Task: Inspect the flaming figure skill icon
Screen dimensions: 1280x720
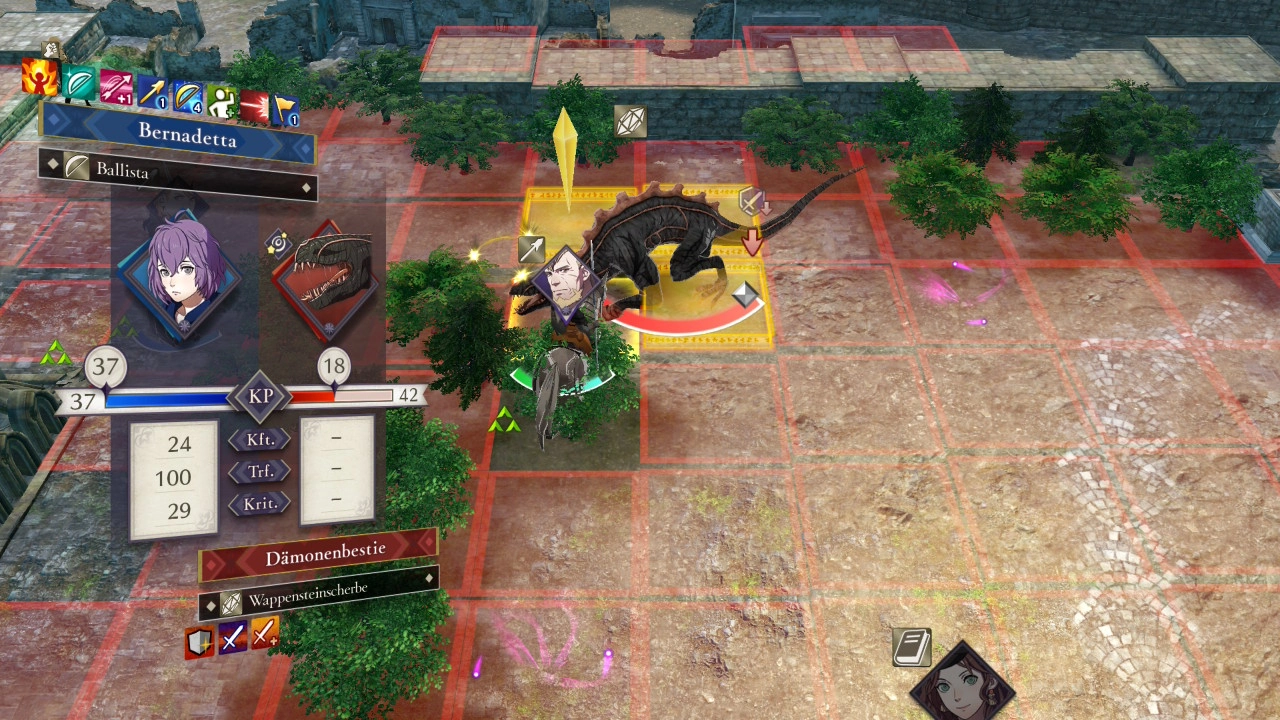Action: (41, 78)
